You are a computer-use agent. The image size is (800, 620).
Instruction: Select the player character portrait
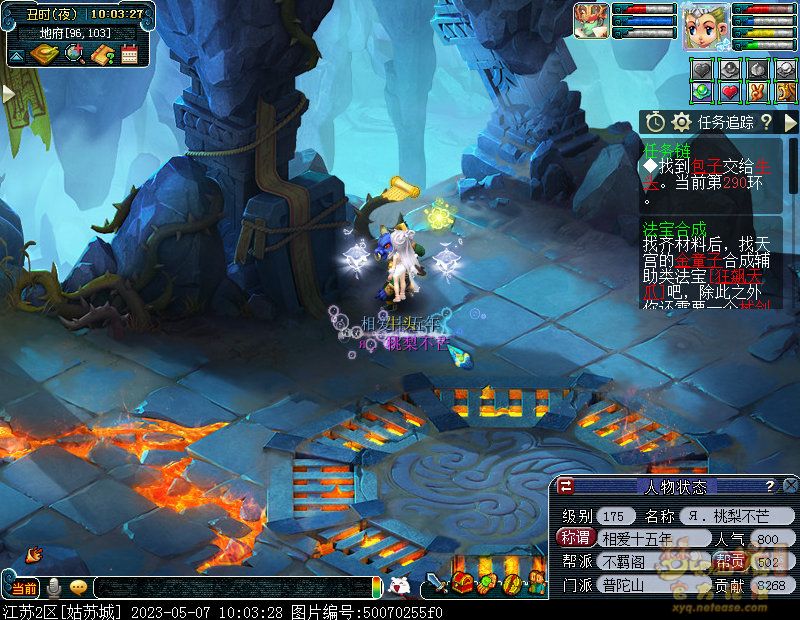[704, 27]
